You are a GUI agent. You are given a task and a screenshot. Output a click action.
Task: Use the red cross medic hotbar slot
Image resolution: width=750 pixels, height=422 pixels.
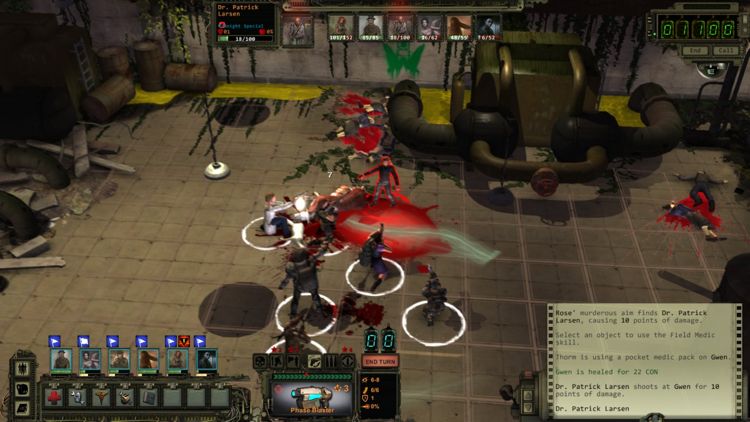[54, 397]
